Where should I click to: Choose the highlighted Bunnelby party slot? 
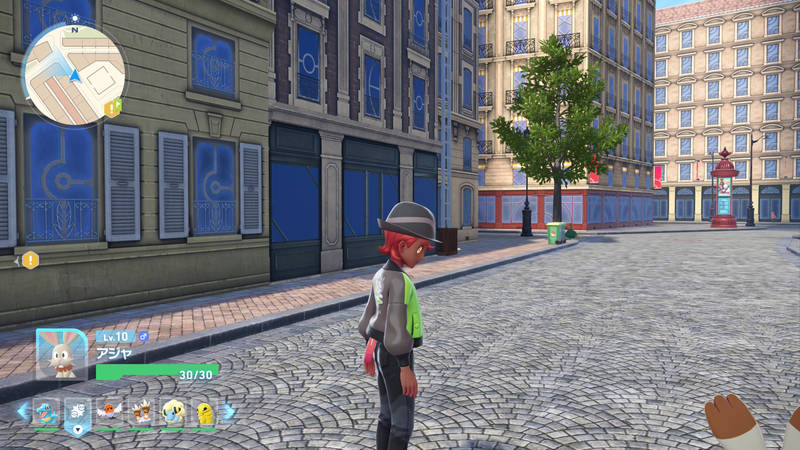click(77, 412)
